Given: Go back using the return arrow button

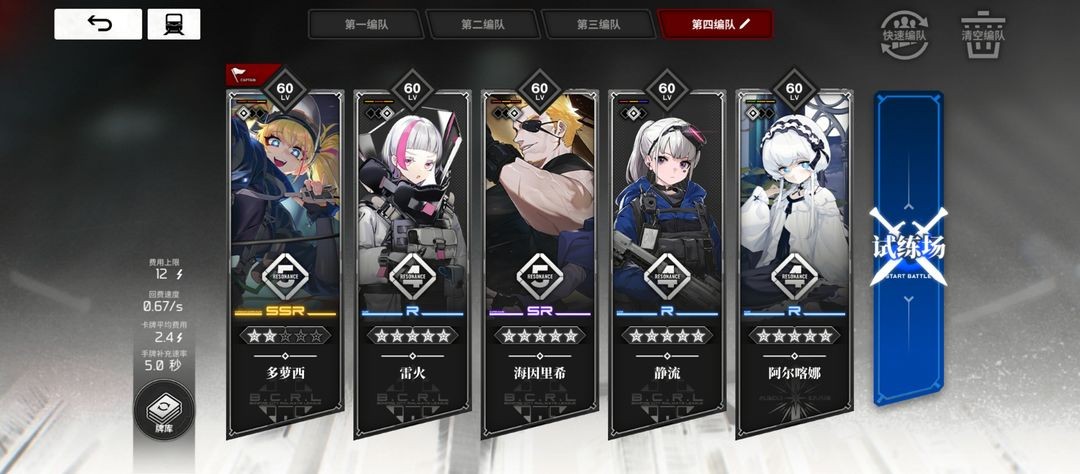Looking at the screenshot, I should [97, 24].
